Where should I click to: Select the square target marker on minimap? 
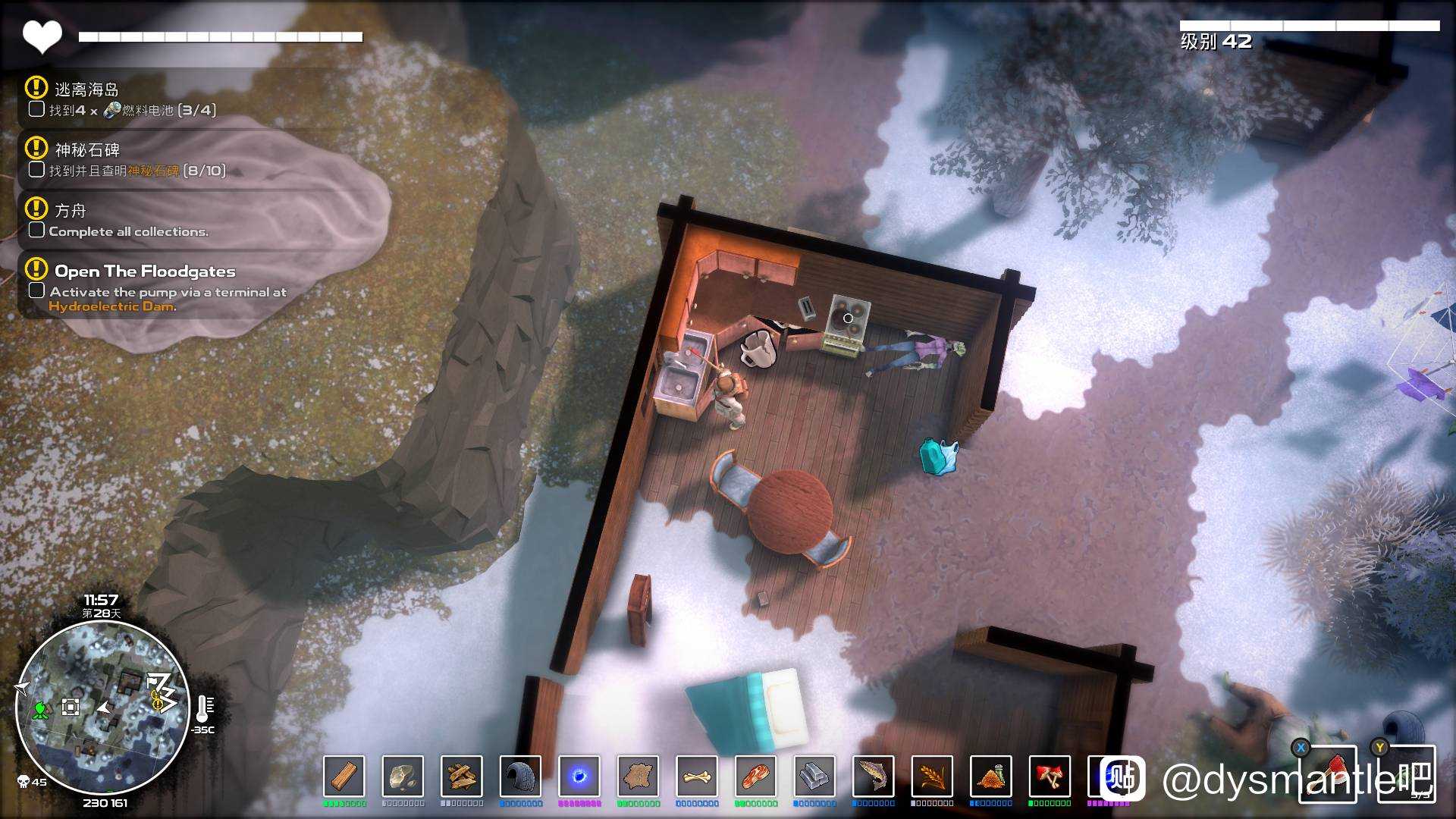(x=71, y=708)
